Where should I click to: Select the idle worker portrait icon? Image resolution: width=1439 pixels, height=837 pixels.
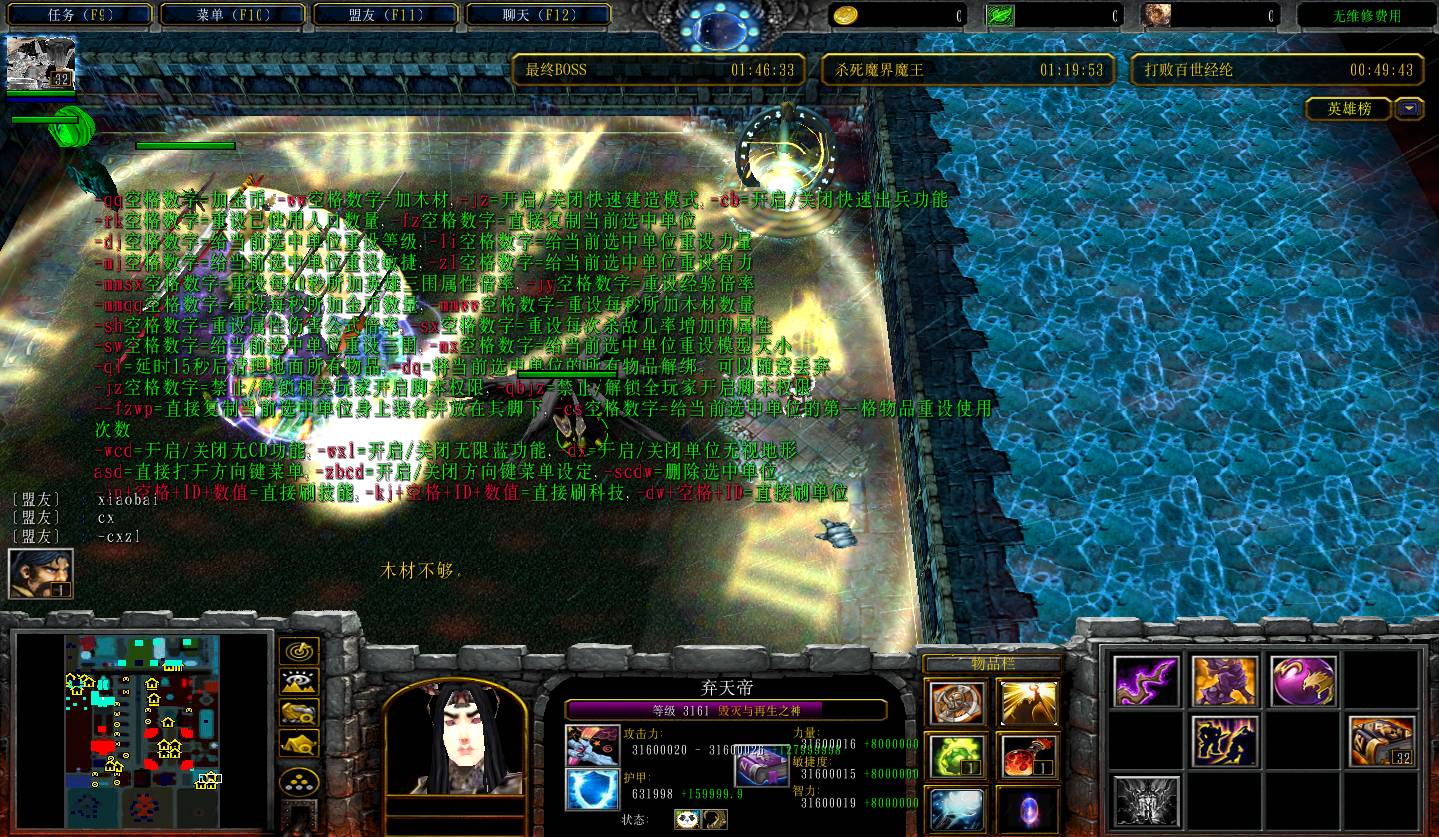pyautogui.click(x=41, y=575)
